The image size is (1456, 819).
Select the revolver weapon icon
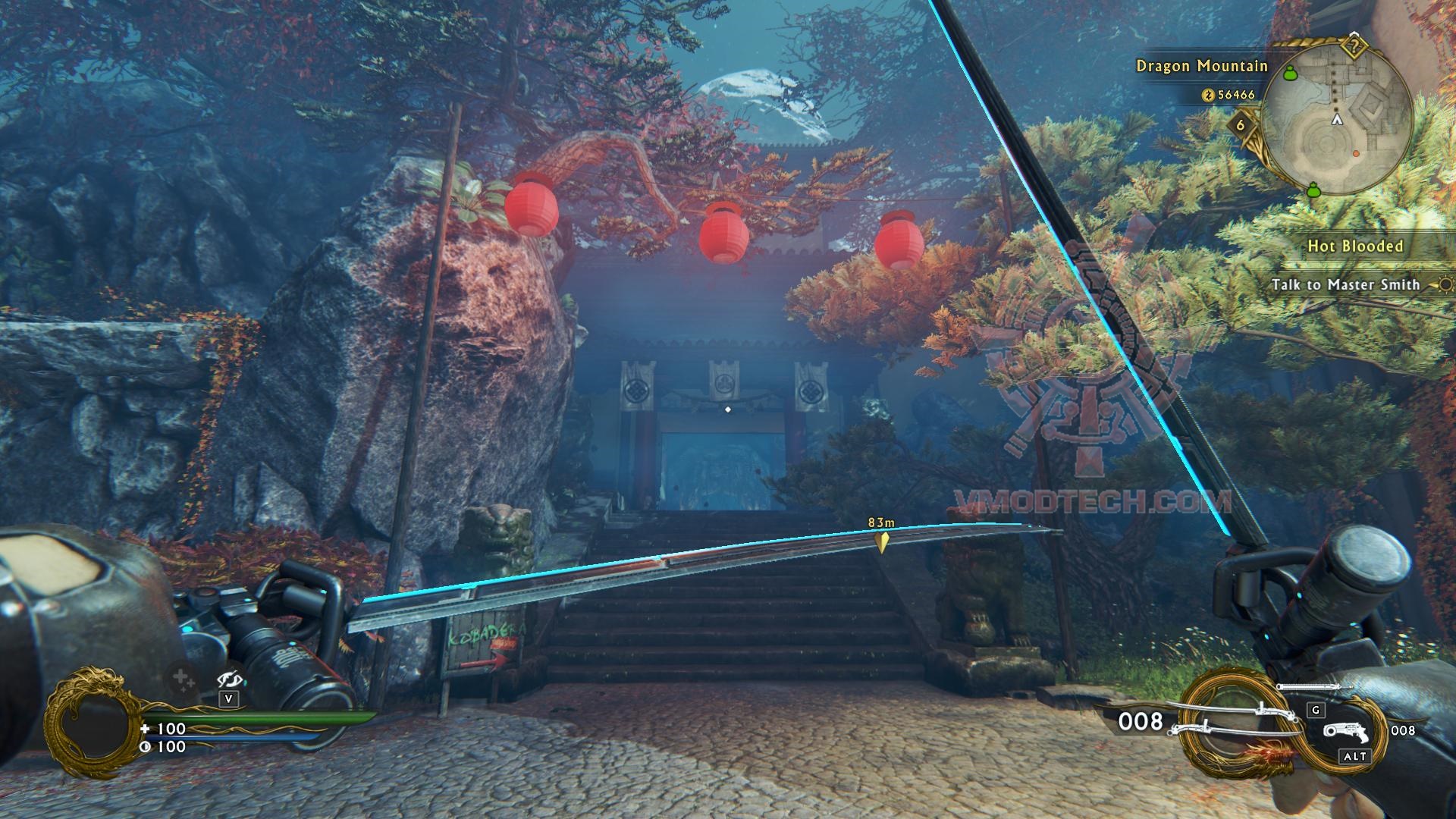(1346, 732)
